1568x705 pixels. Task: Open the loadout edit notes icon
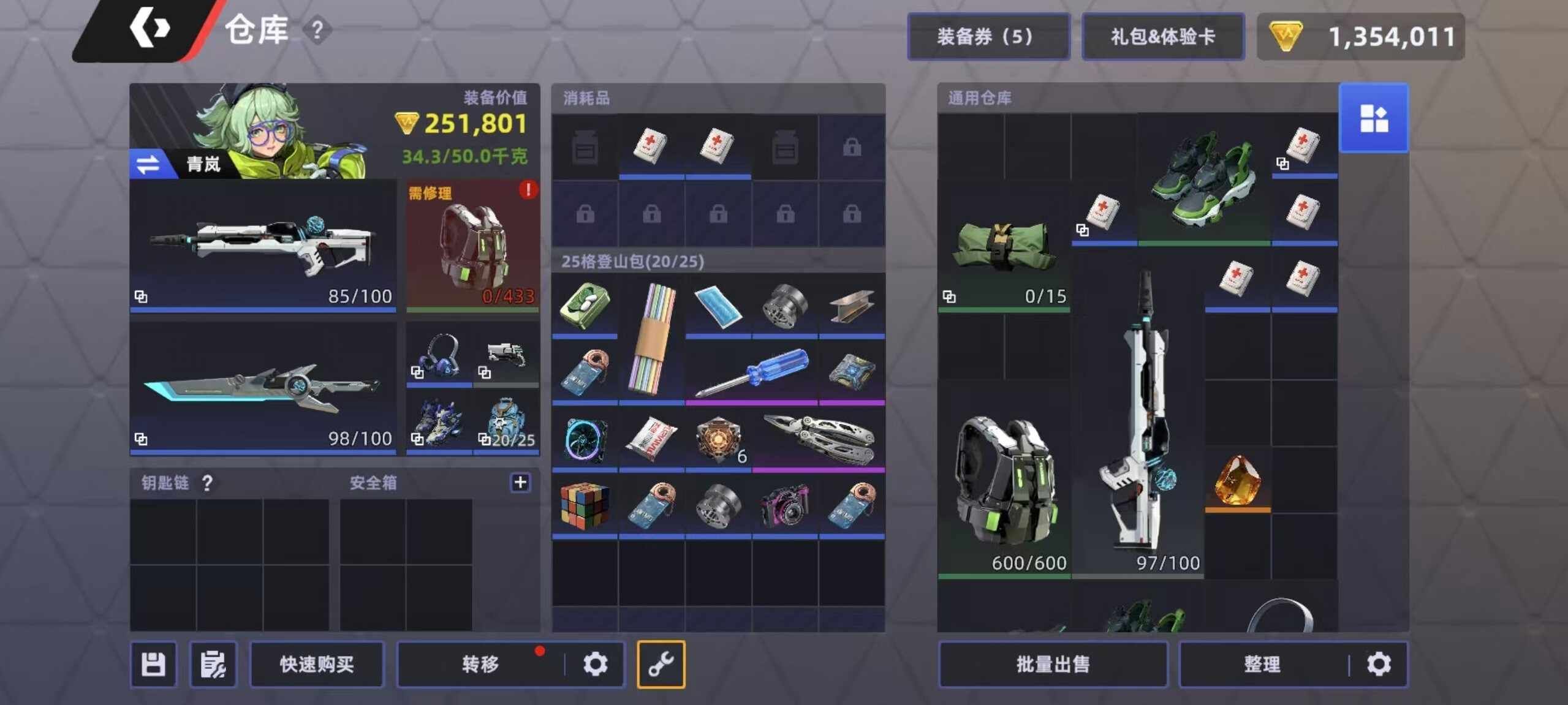[213, 664]
